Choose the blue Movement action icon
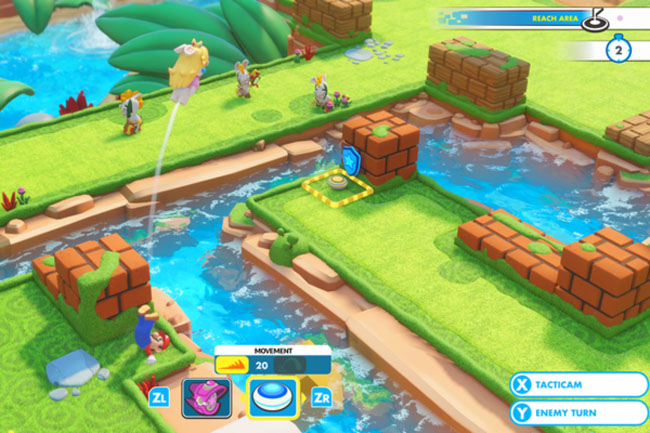Image resolution: width=650 pixels, height=433 pixels. 272,397
